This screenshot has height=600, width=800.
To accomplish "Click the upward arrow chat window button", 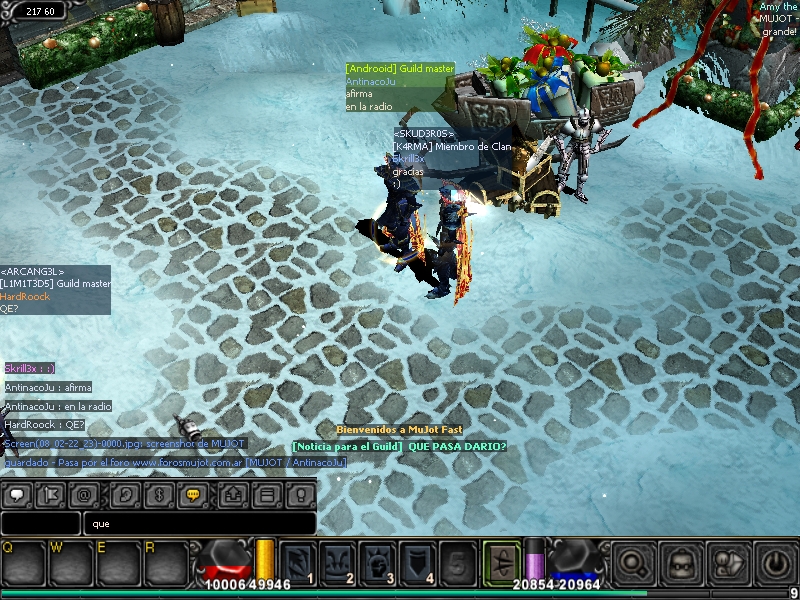I will click(233, 494).
